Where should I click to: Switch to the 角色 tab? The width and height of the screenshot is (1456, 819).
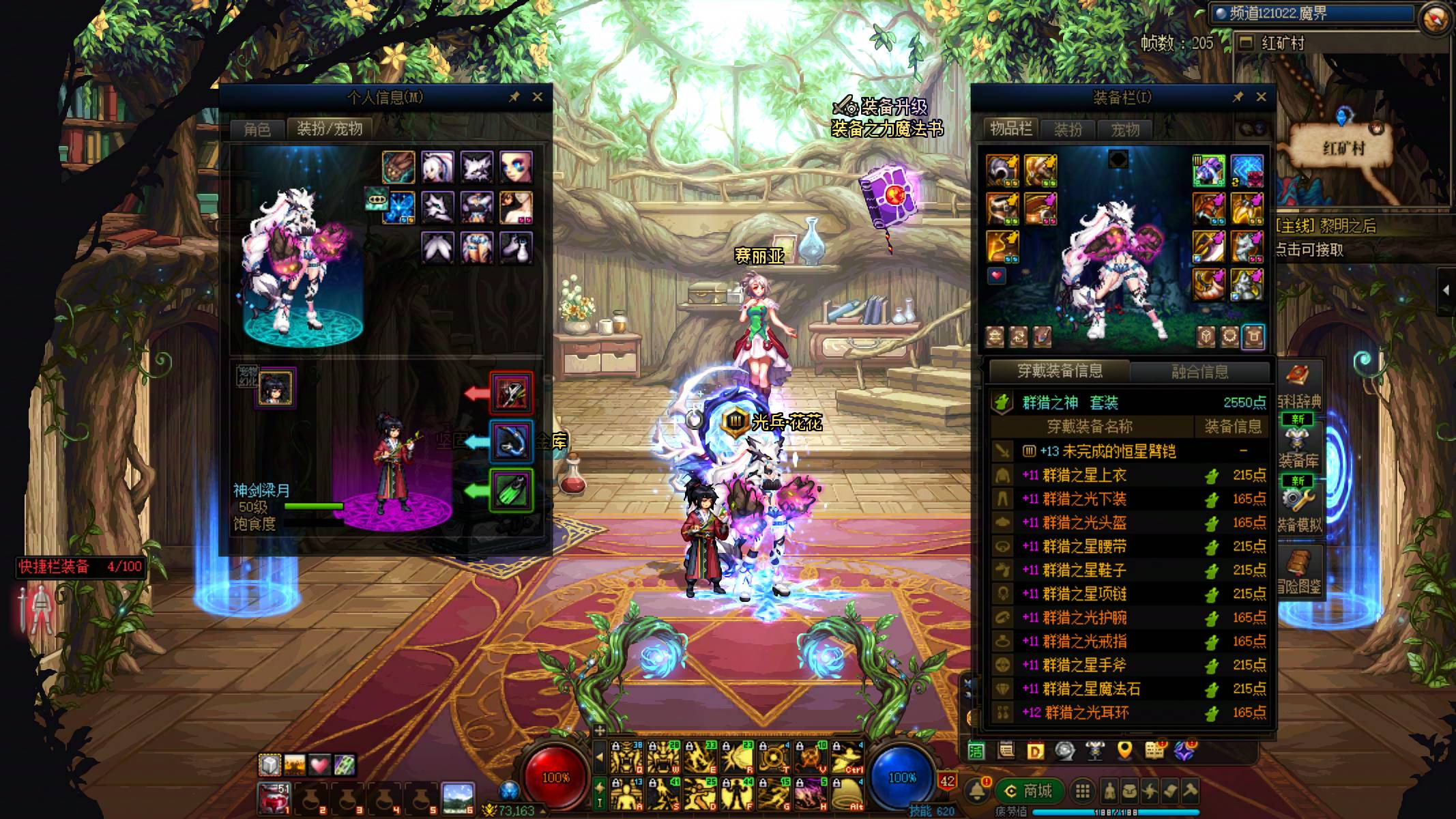[257, 129]
